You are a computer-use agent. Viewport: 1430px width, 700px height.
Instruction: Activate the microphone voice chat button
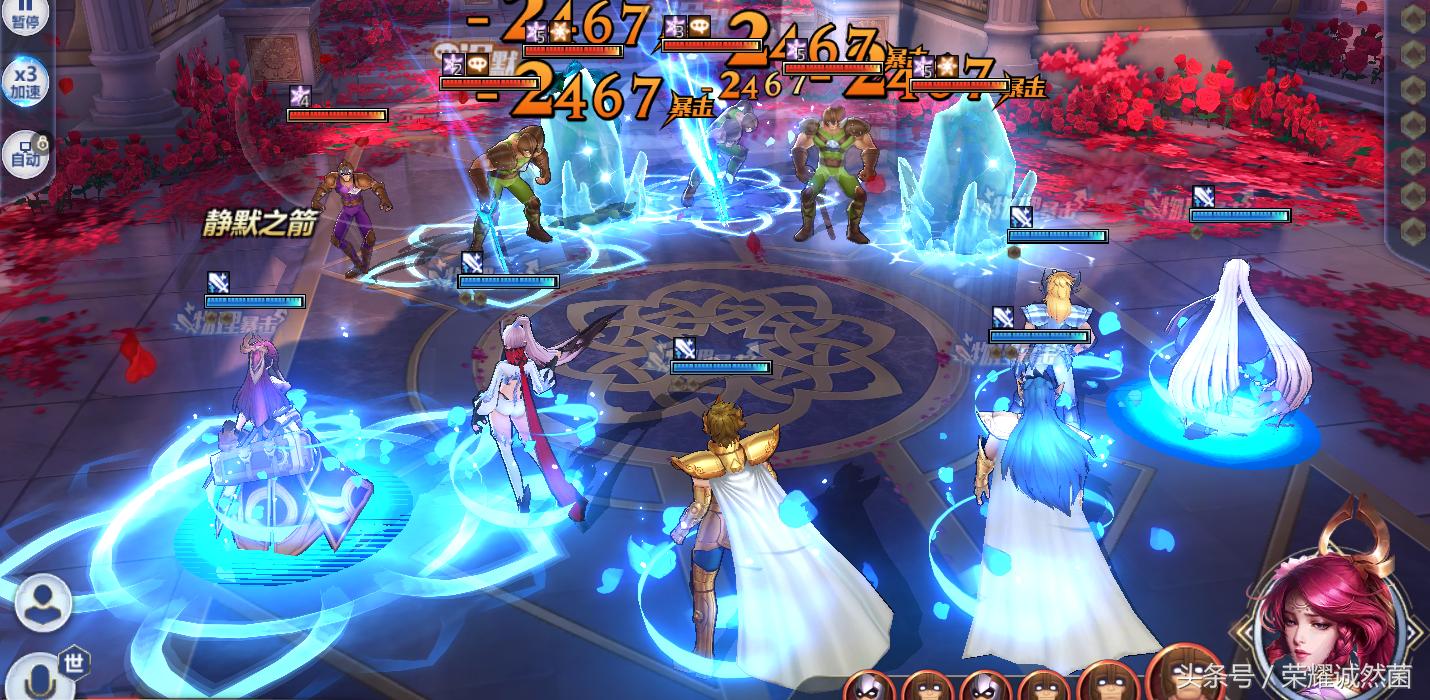41,677
